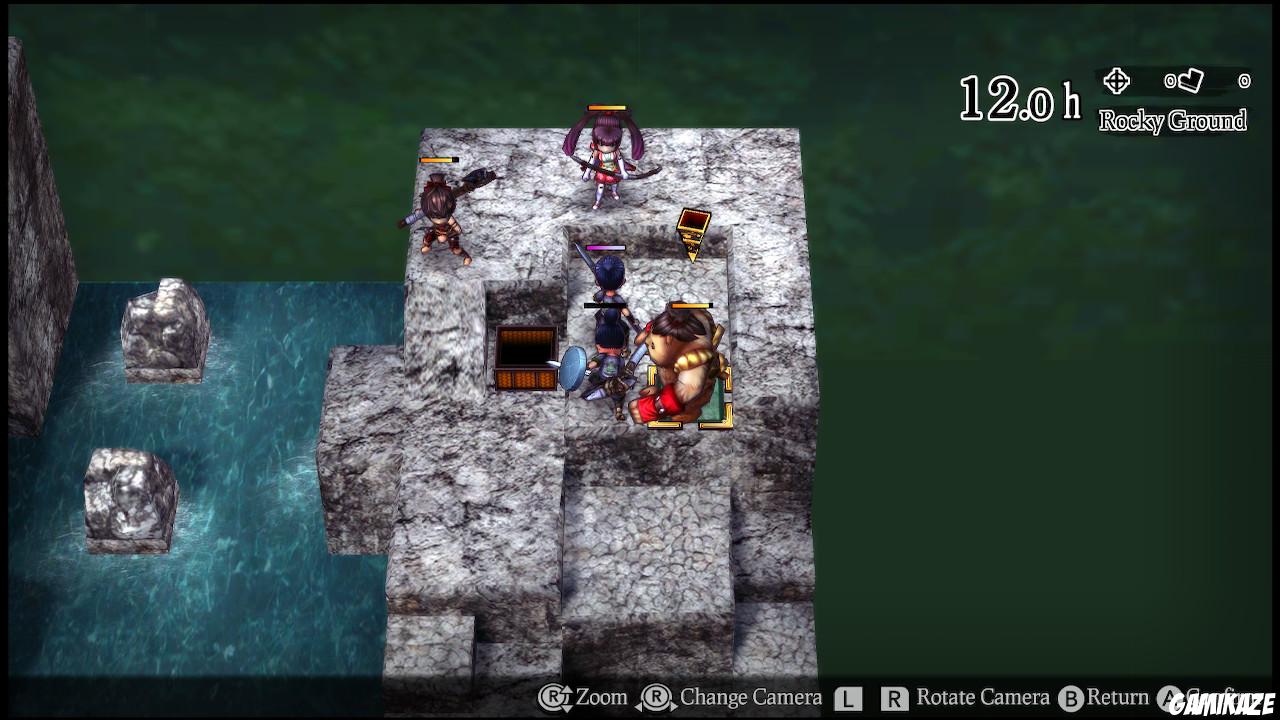The width and height of the screenshot is (1280, 720).
Task: Click the zero counter icon at far top right
Action: coord(1244,81)
